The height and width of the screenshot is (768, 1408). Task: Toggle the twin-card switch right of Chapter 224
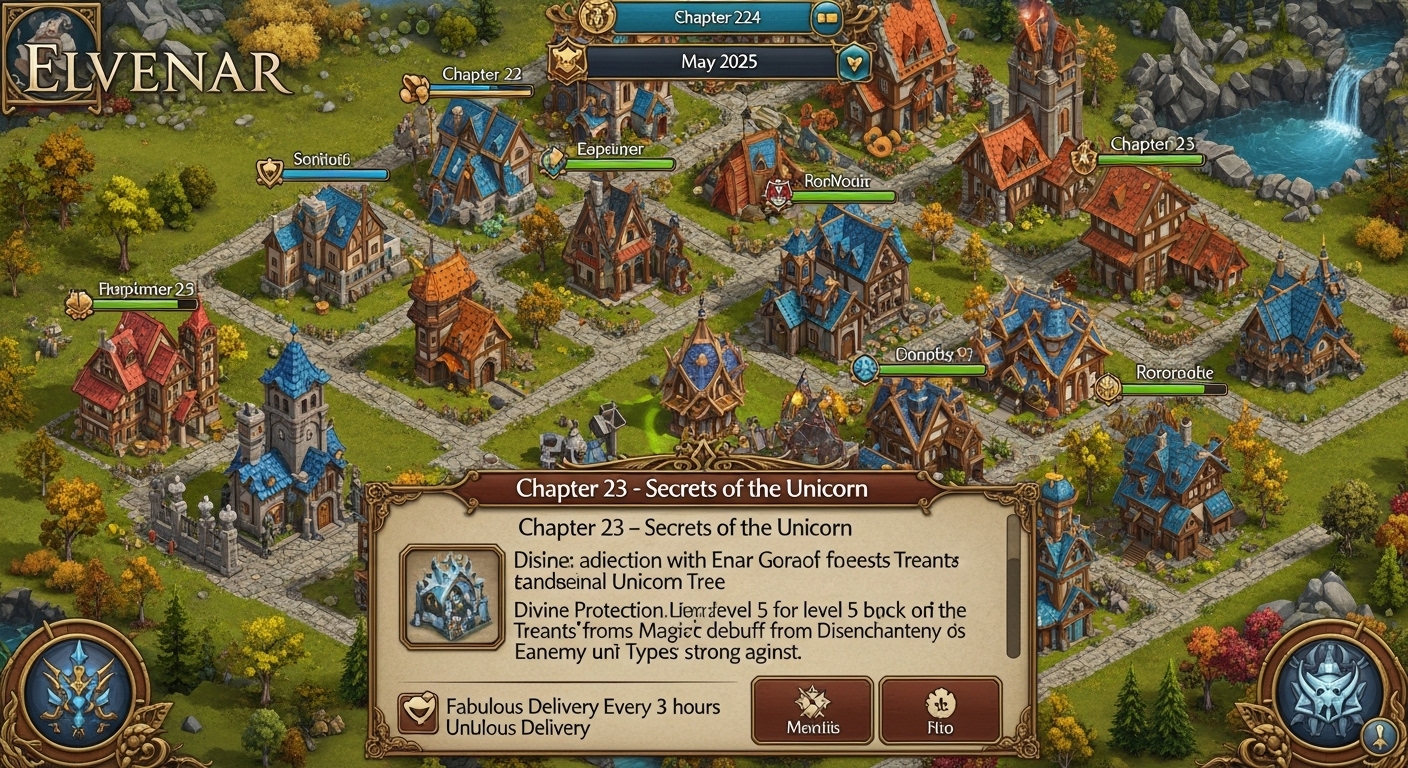tap(826, 17)
